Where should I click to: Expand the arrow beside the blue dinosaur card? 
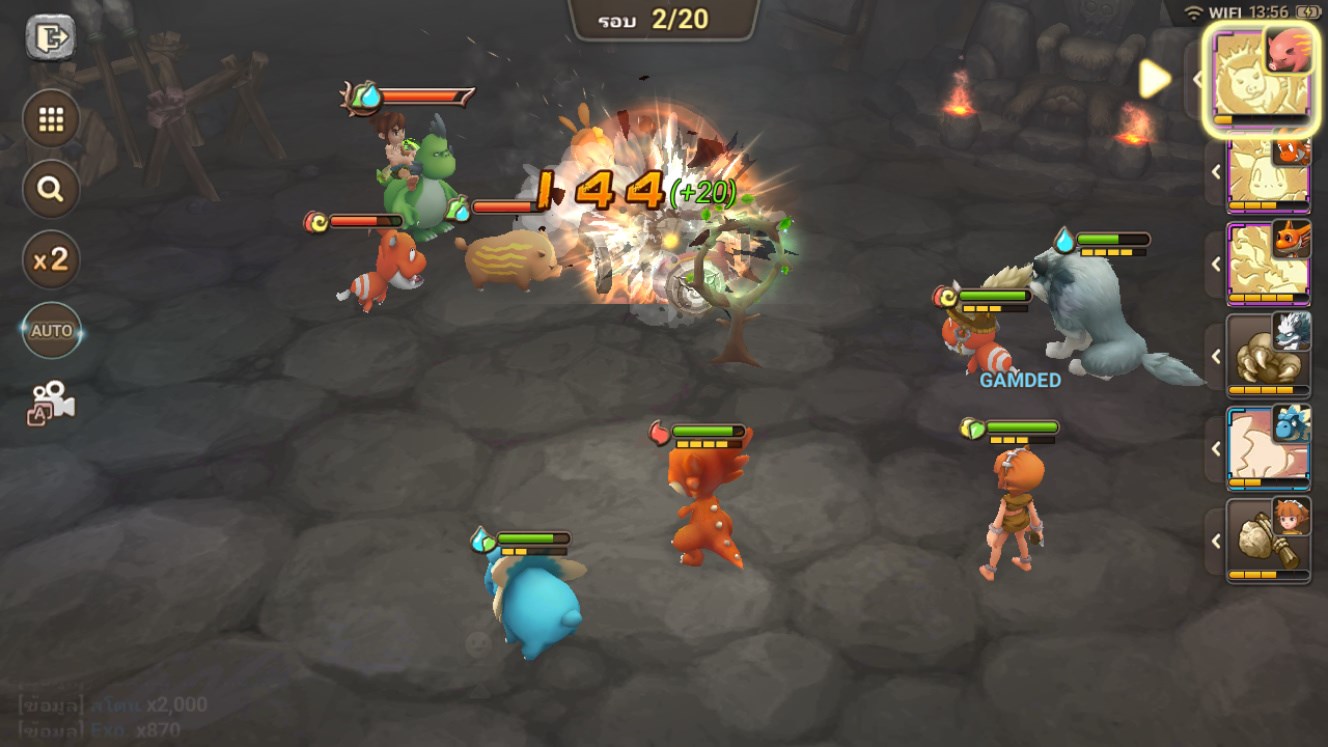pos(1217,448)
